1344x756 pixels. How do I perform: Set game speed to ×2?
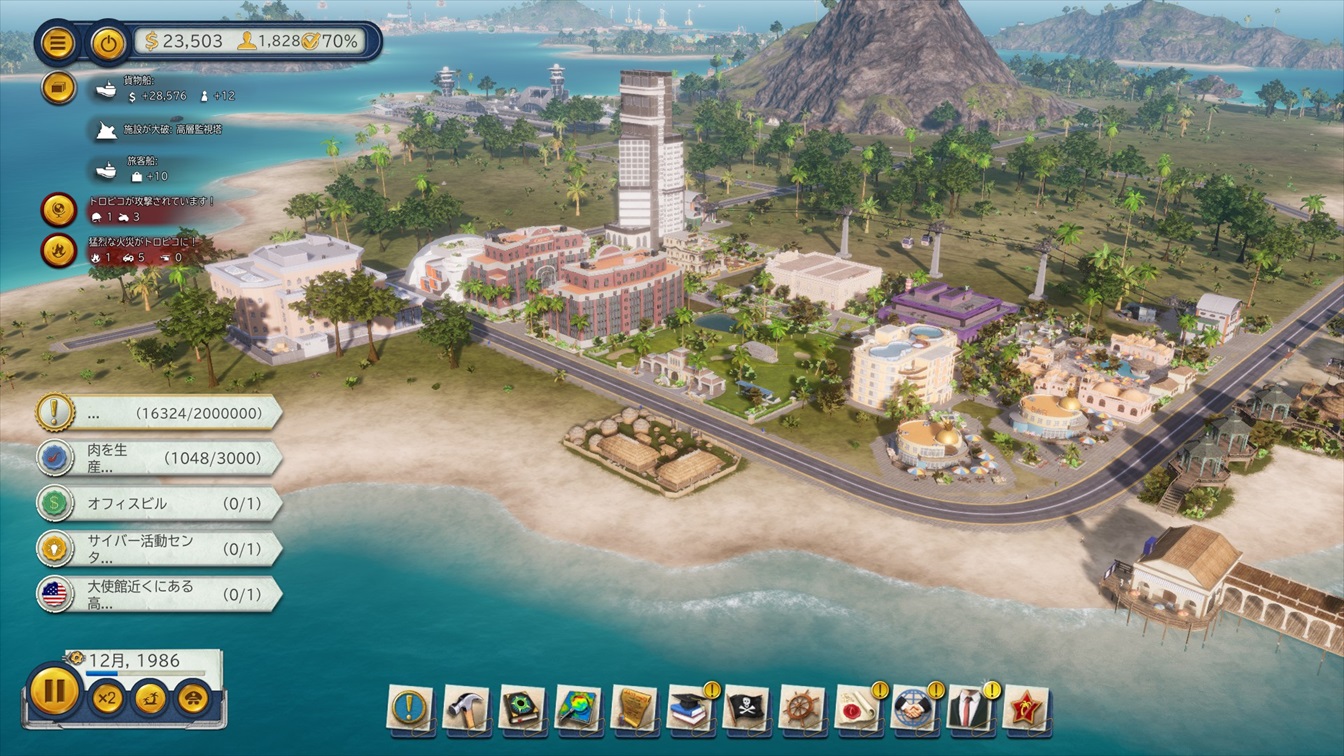click(106, 697)
